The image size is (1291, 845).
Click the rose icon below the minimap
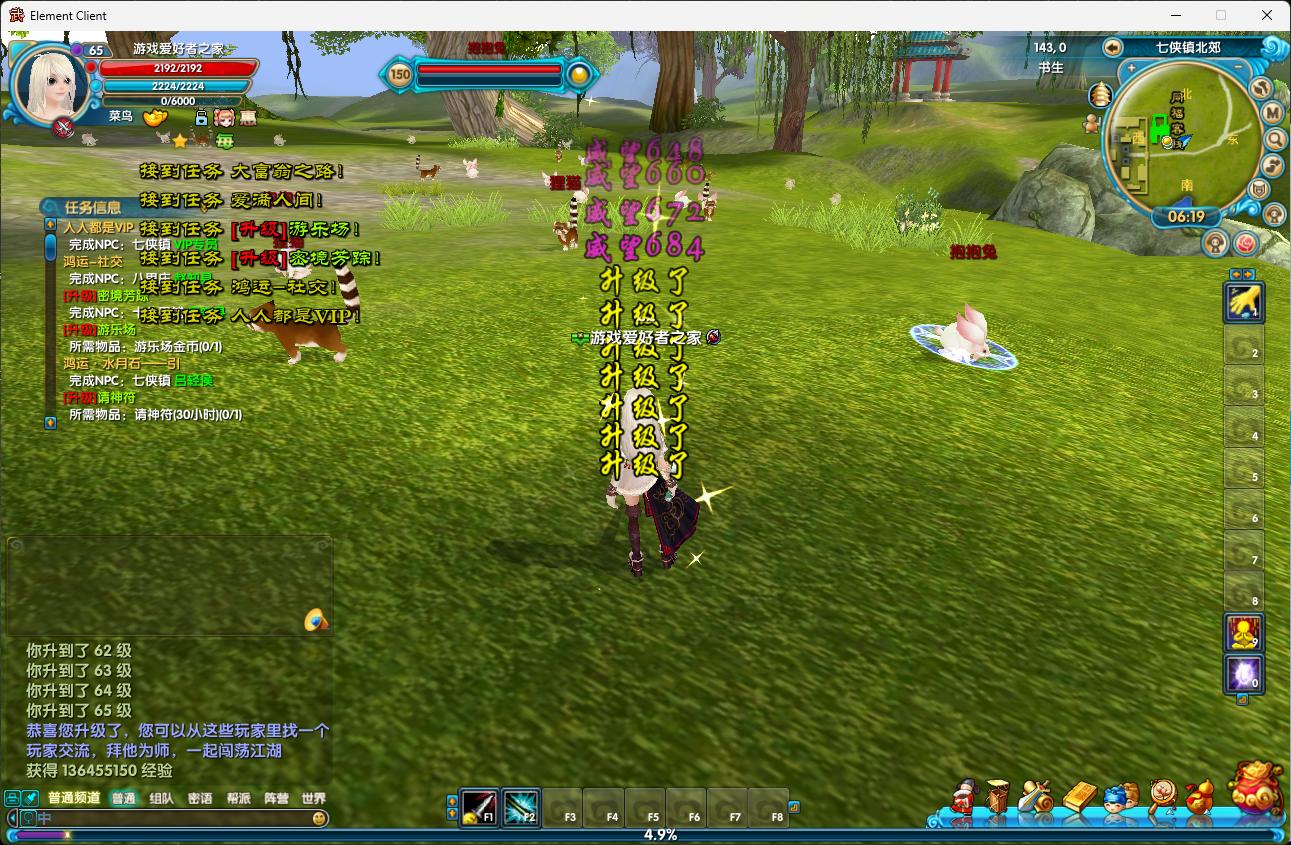coord(1245,243)
